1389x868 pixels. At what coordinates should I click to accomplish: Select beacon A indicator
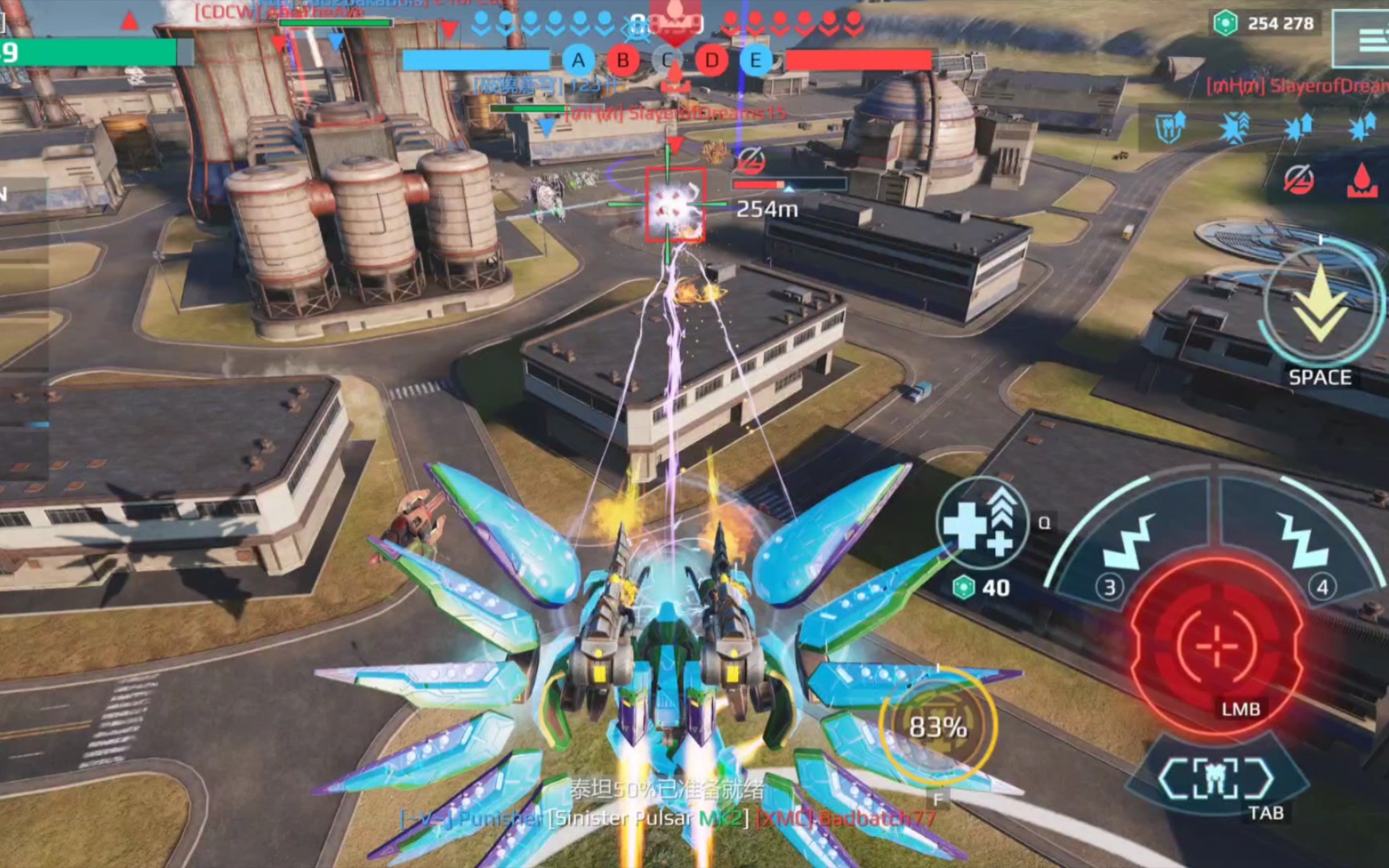578,60
